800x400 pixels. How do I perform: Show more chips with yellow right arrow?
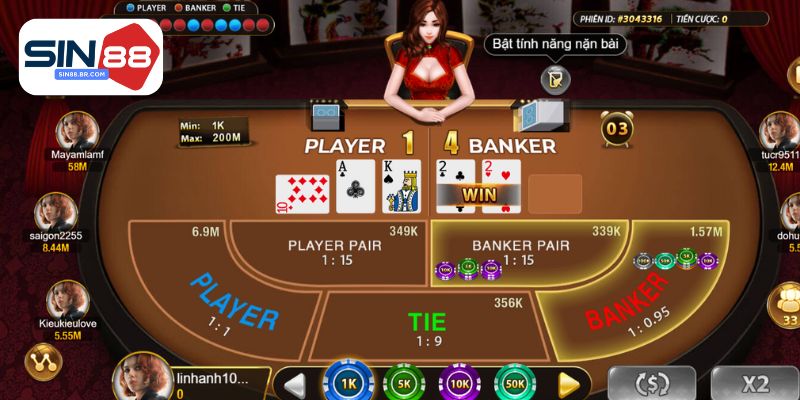[x=570, y=384]
